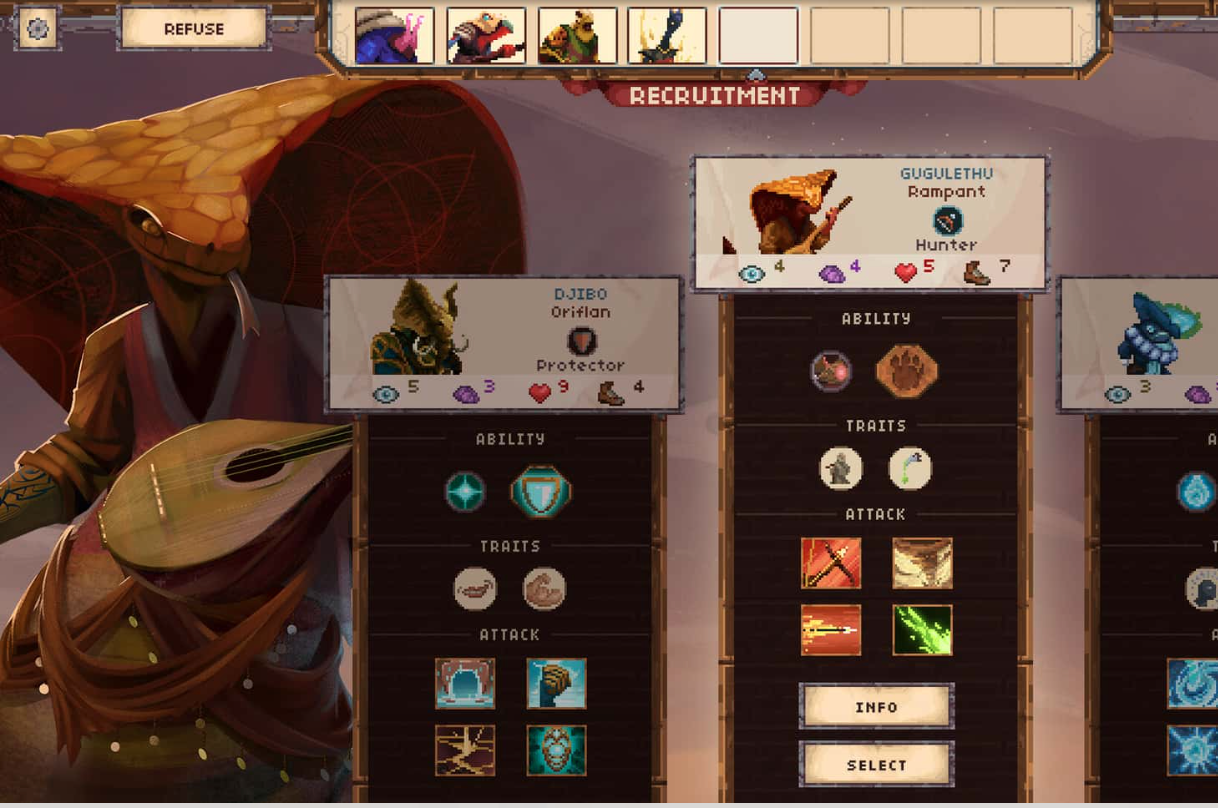View Gugulethu's hooded figure trait
The width and height of the screenshot is (1218, 808).
[x=841, y=468]
